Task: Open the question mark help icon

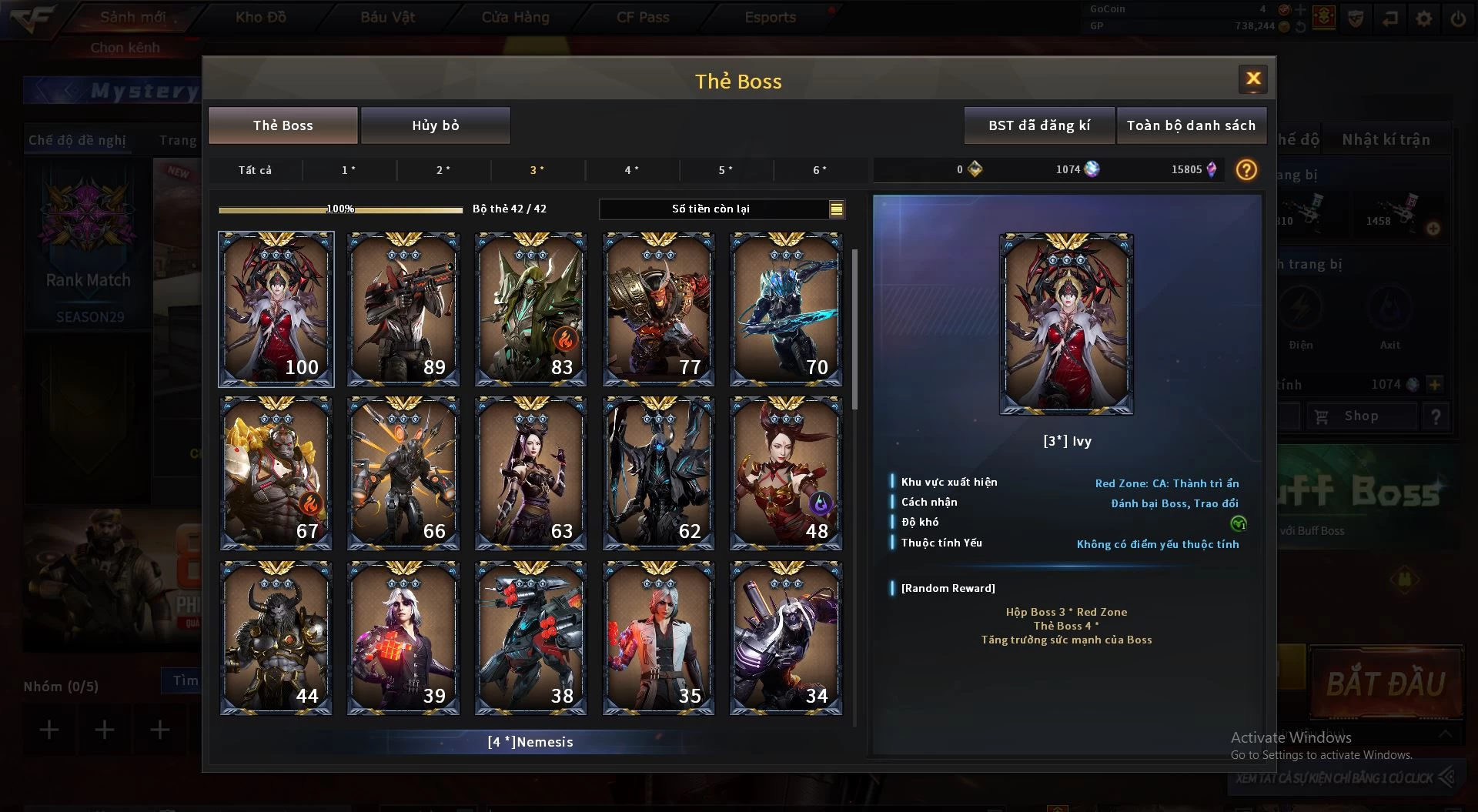Action: 1246,170
